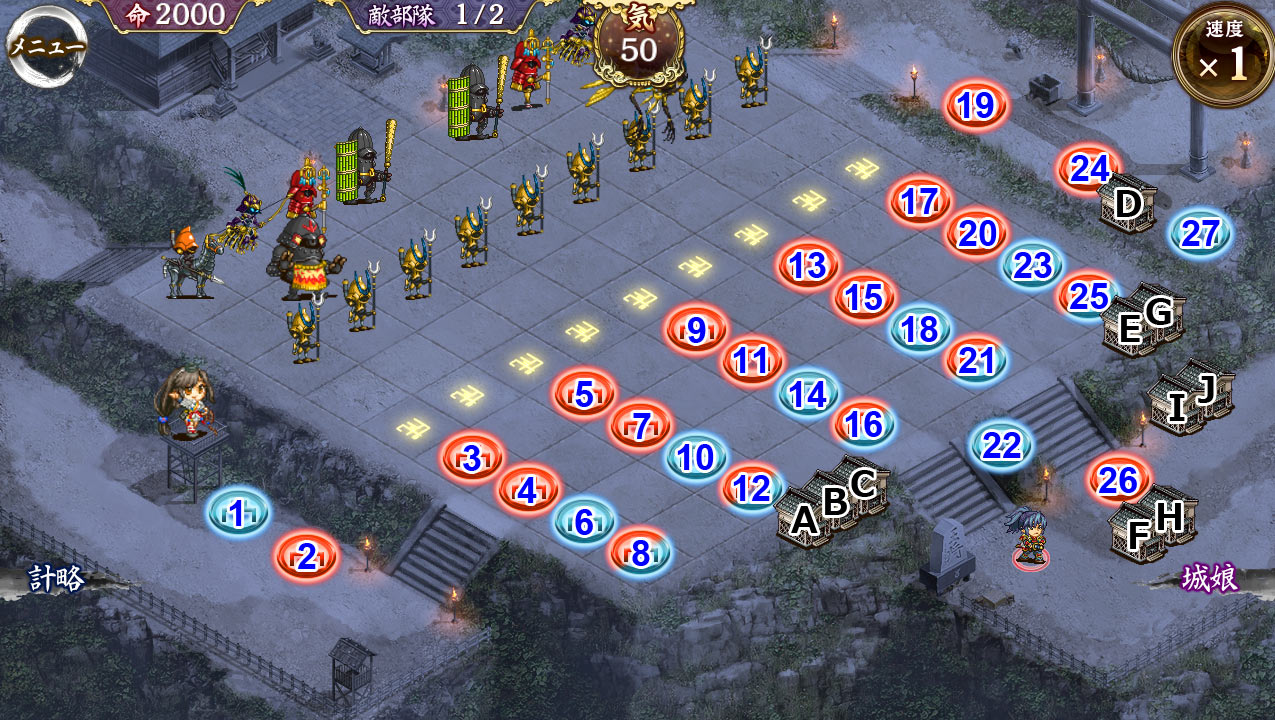Select the building marked A
This screenshot has width=1275, height=720.
(804, 519)
